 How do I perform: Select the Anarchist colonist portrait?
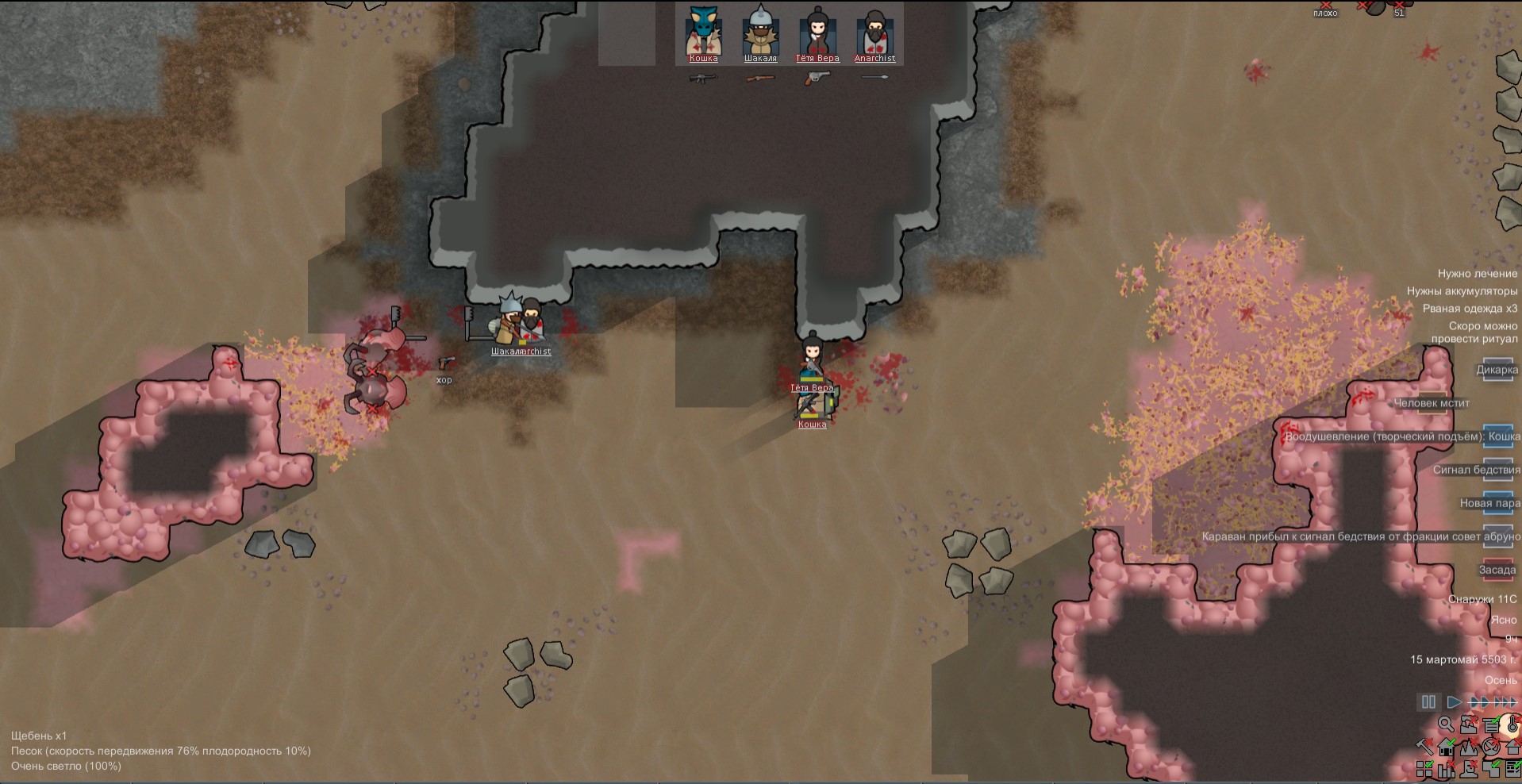(x=874, y=33)
